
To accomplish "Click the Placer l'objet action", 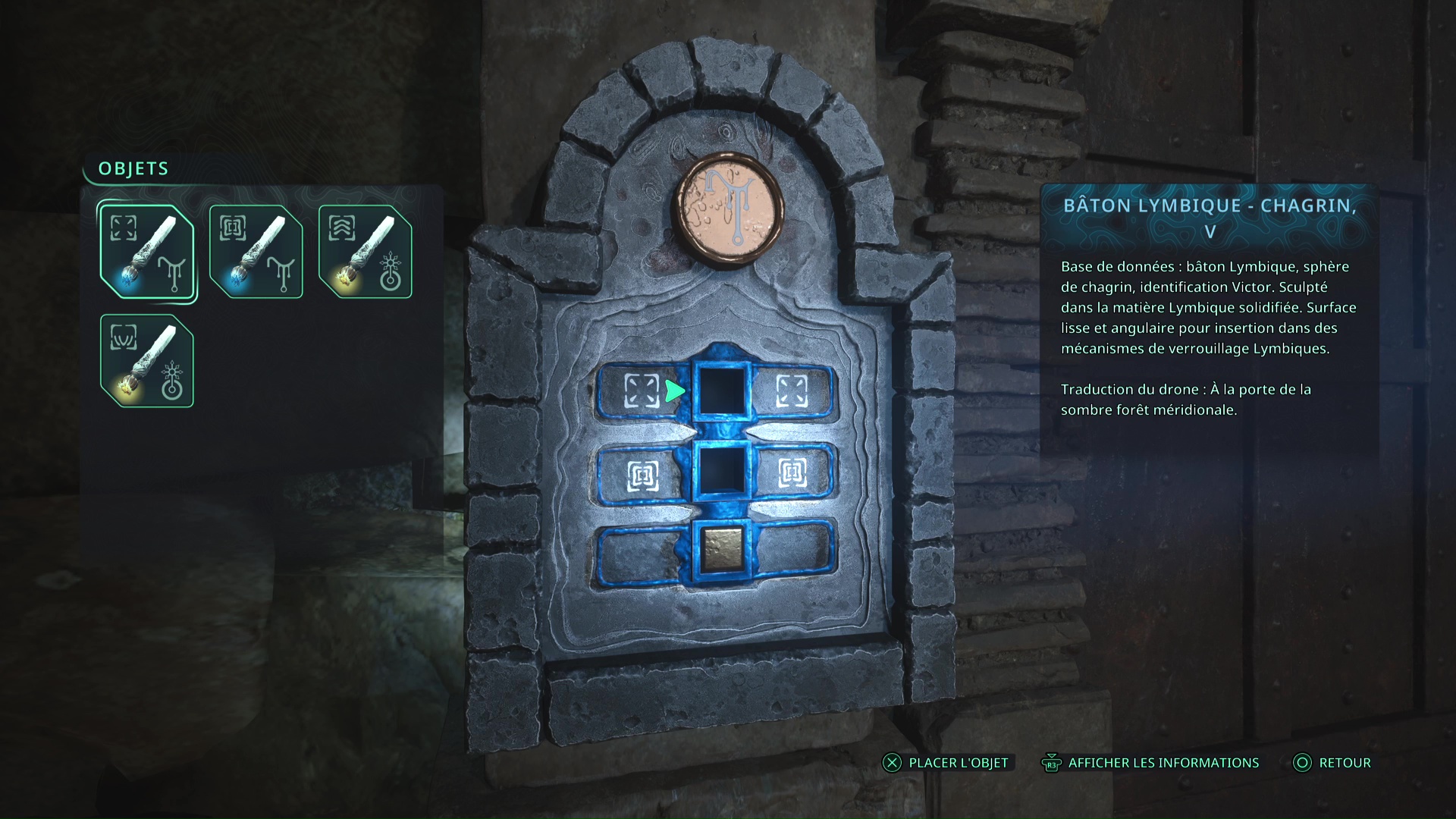I will coord(946,763).
